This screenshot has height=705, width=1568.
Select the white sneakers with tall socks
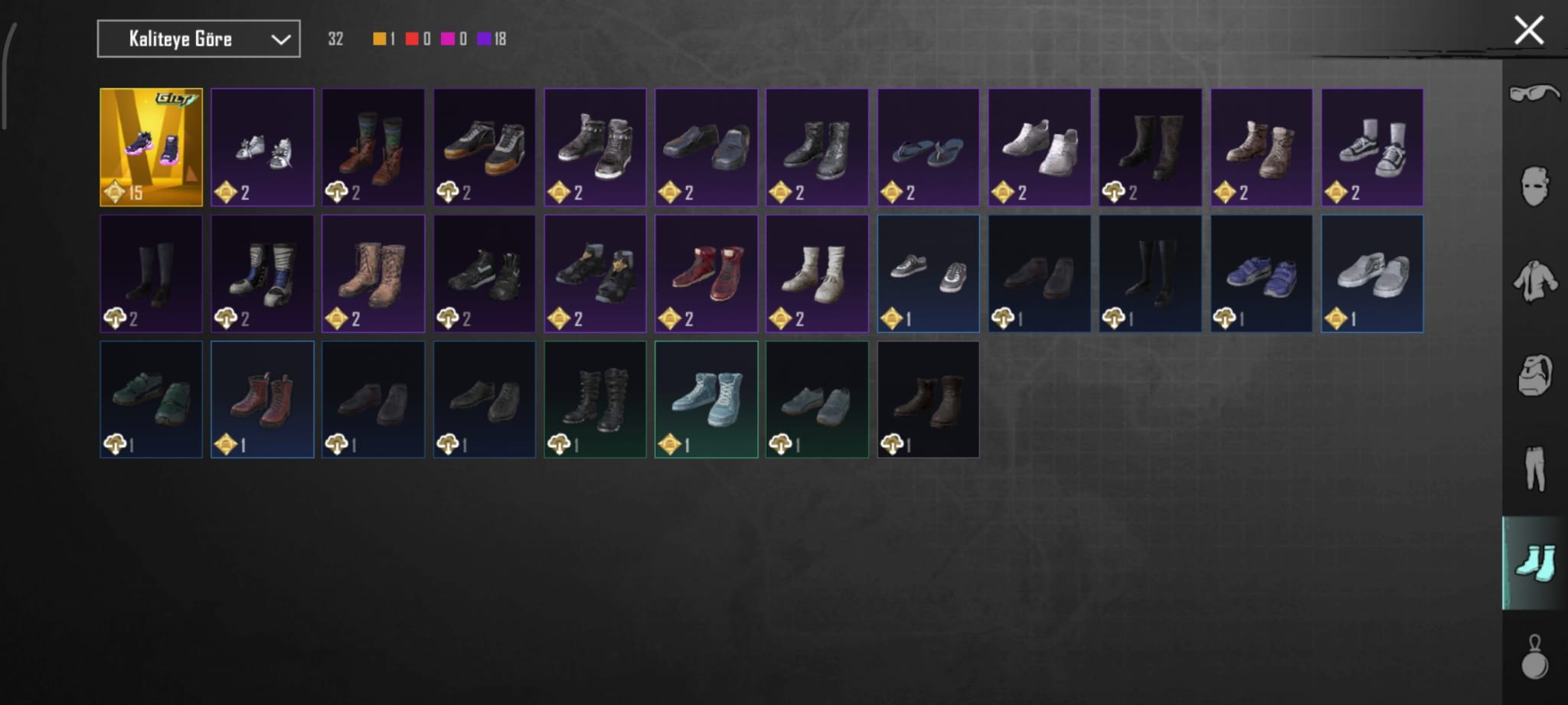click(x=1372, y=147)
